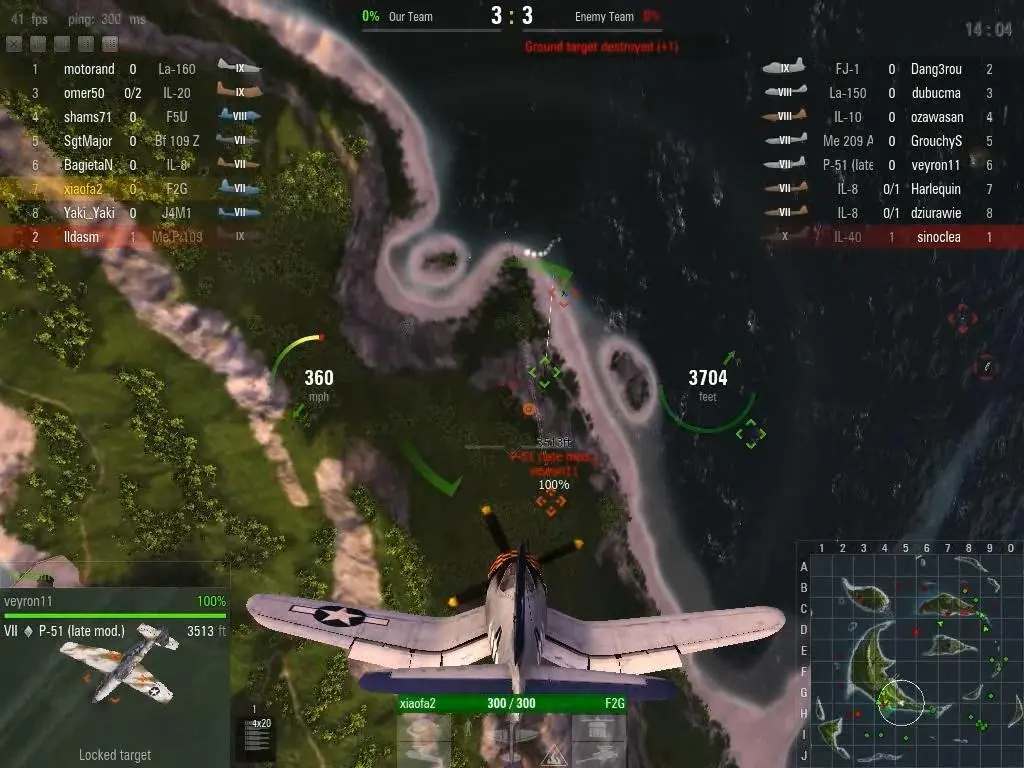Select enemy GrouchyS in the roster

pos(936,141)
